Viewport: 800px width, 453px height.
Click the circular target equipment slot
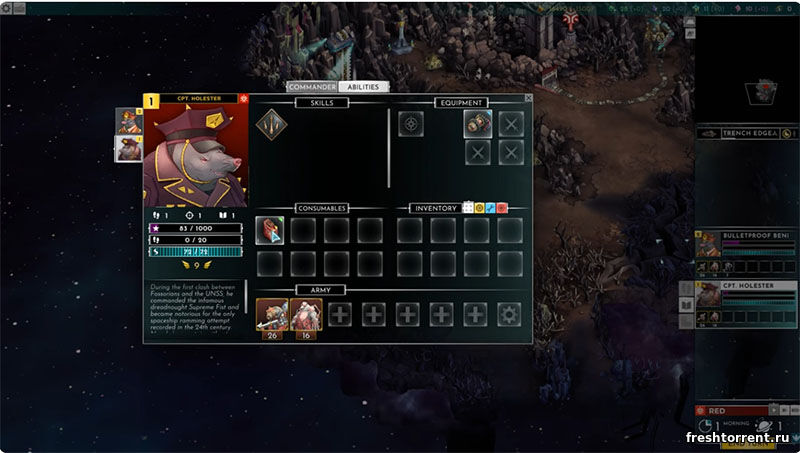411,123
